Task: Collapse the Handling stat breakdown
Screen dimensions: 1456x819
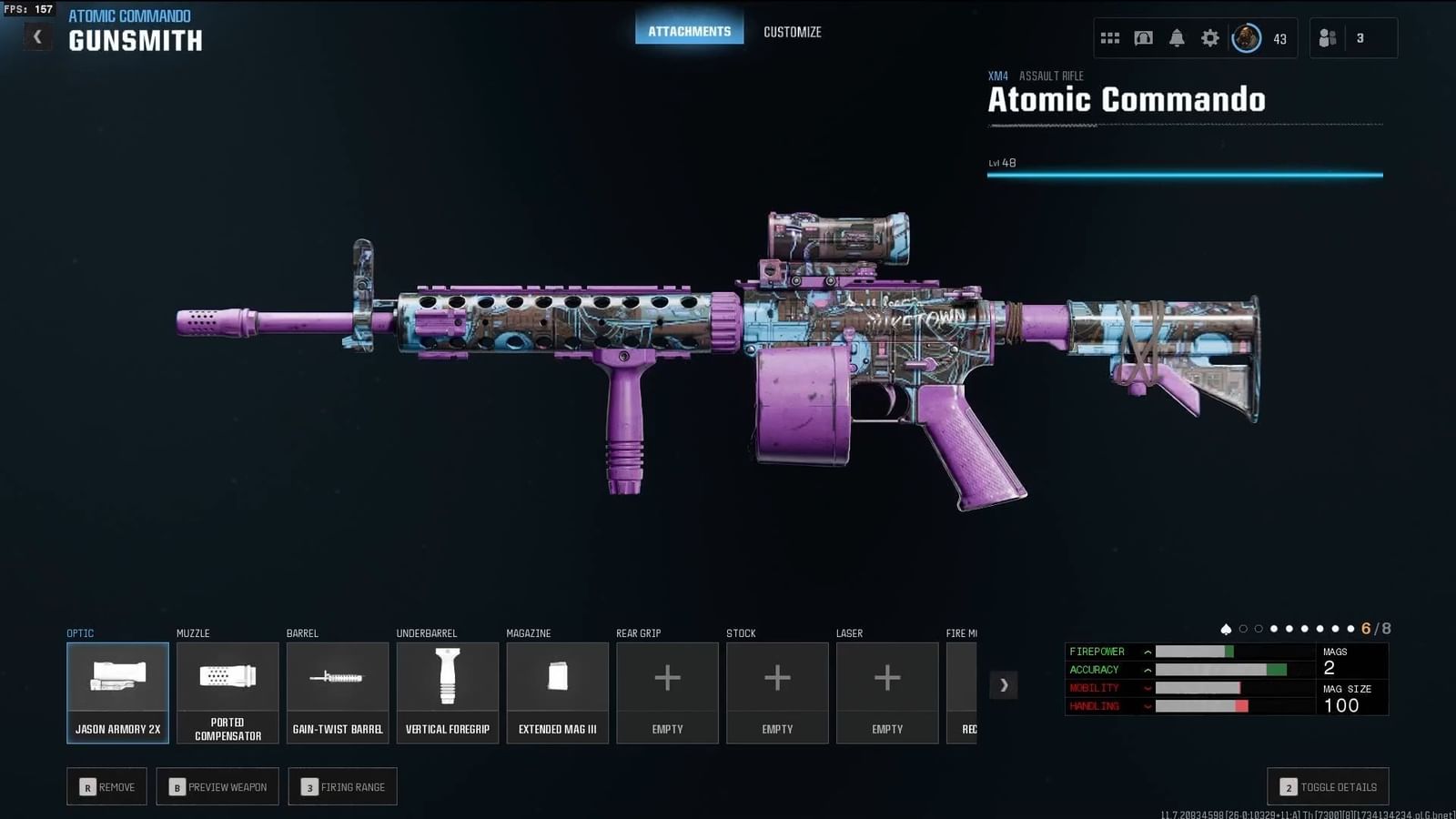Action: point(1148,706)
